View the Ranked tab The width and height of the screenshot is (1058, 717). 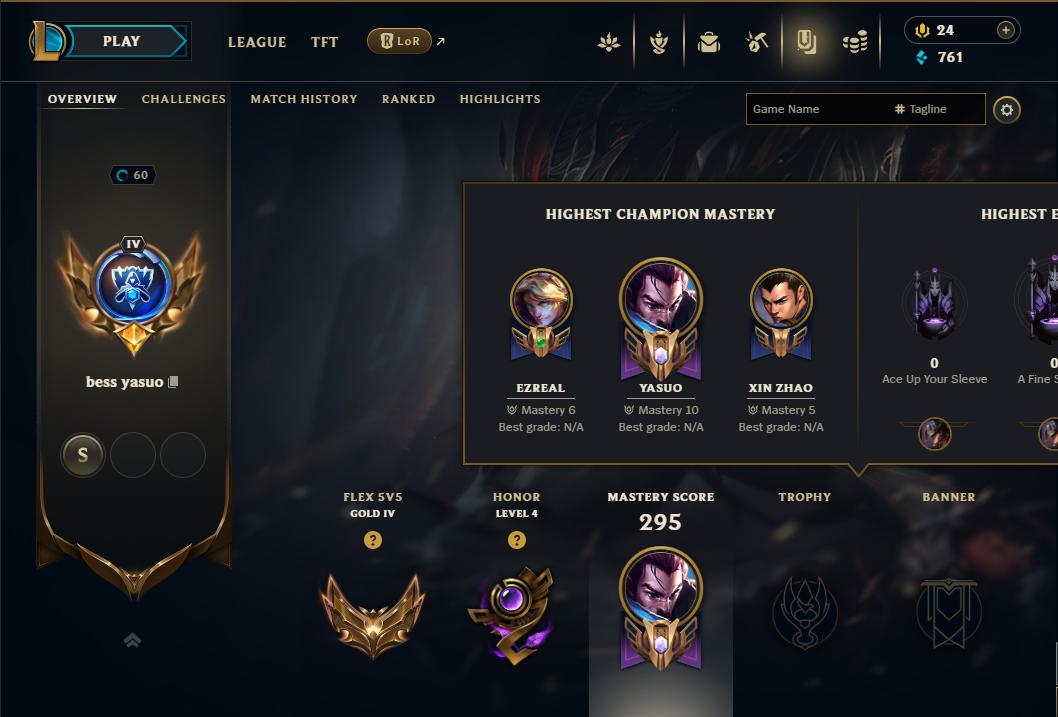(x=408, y=99)
